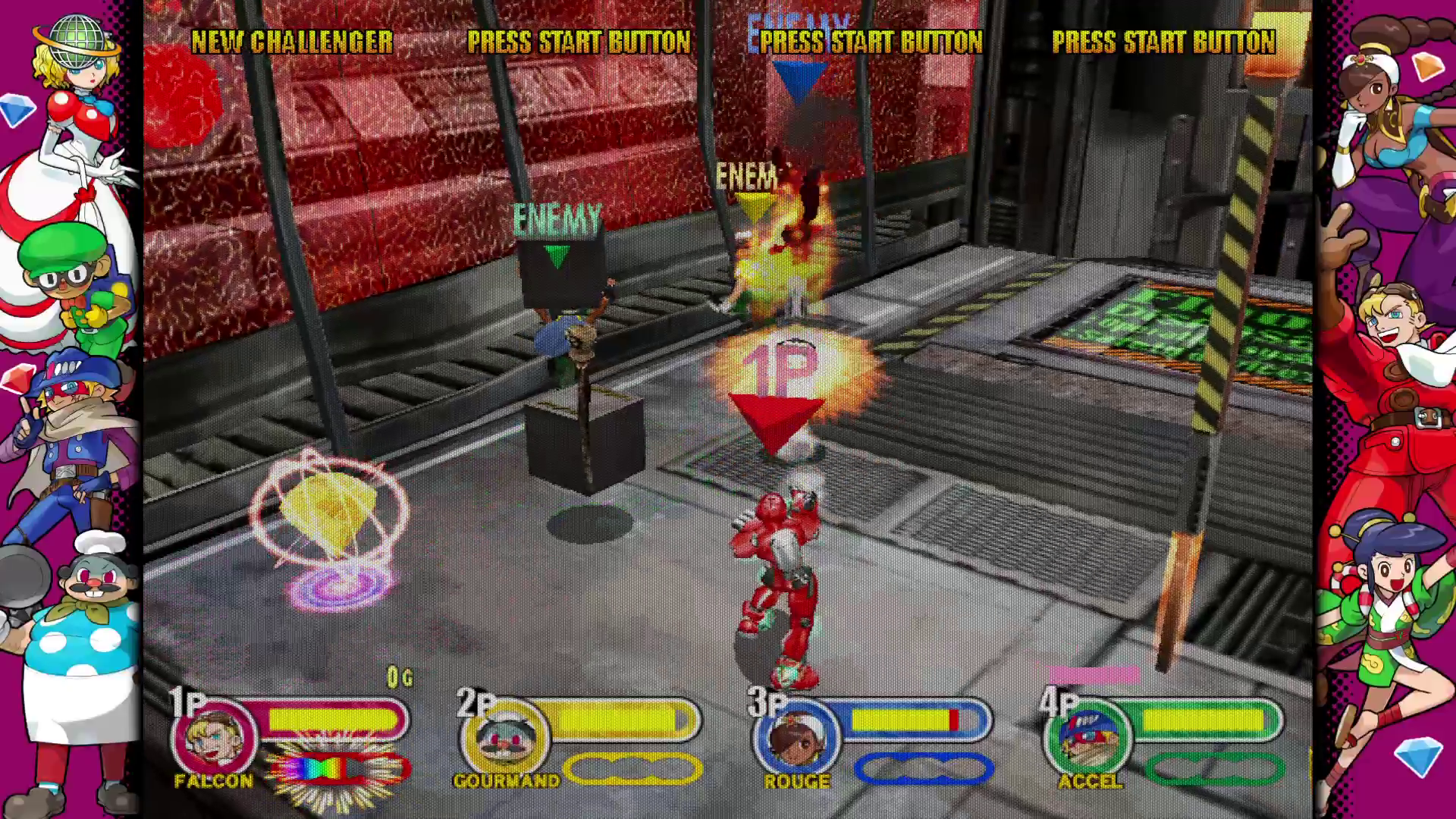Select Accel's 4P portrait
The width and height of the screenshot is (1456, 819).
[x=1088, y=737]
